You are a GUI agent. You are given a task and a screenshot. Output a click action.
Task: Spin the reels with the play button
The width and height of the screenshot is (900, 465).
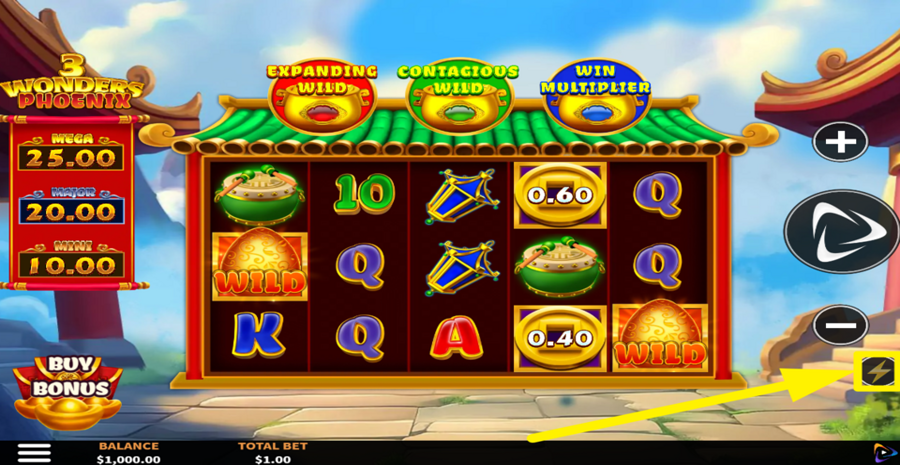840,232
